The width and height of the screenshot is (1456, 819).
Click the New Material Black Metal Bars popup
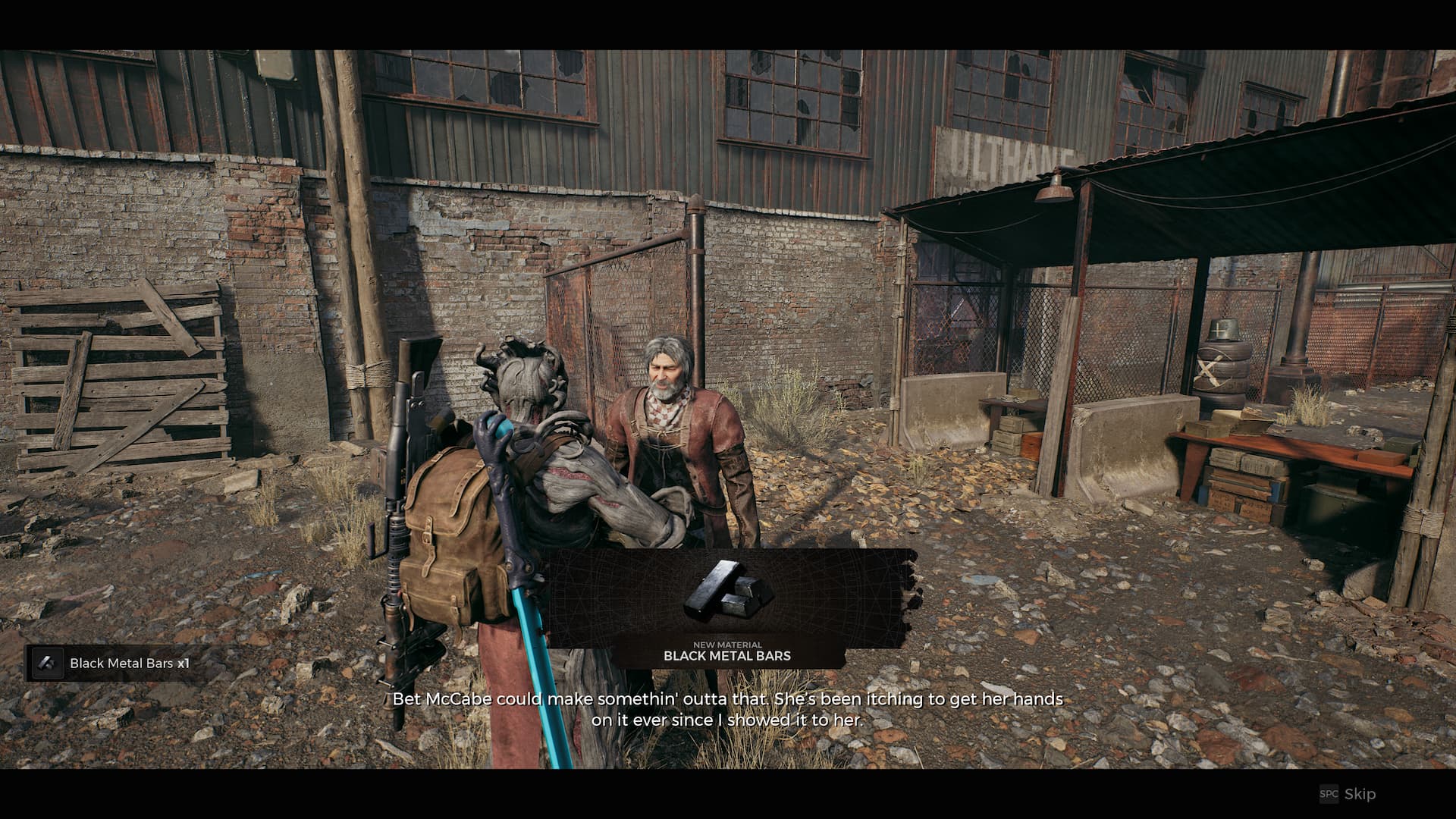tap(727, 610)
